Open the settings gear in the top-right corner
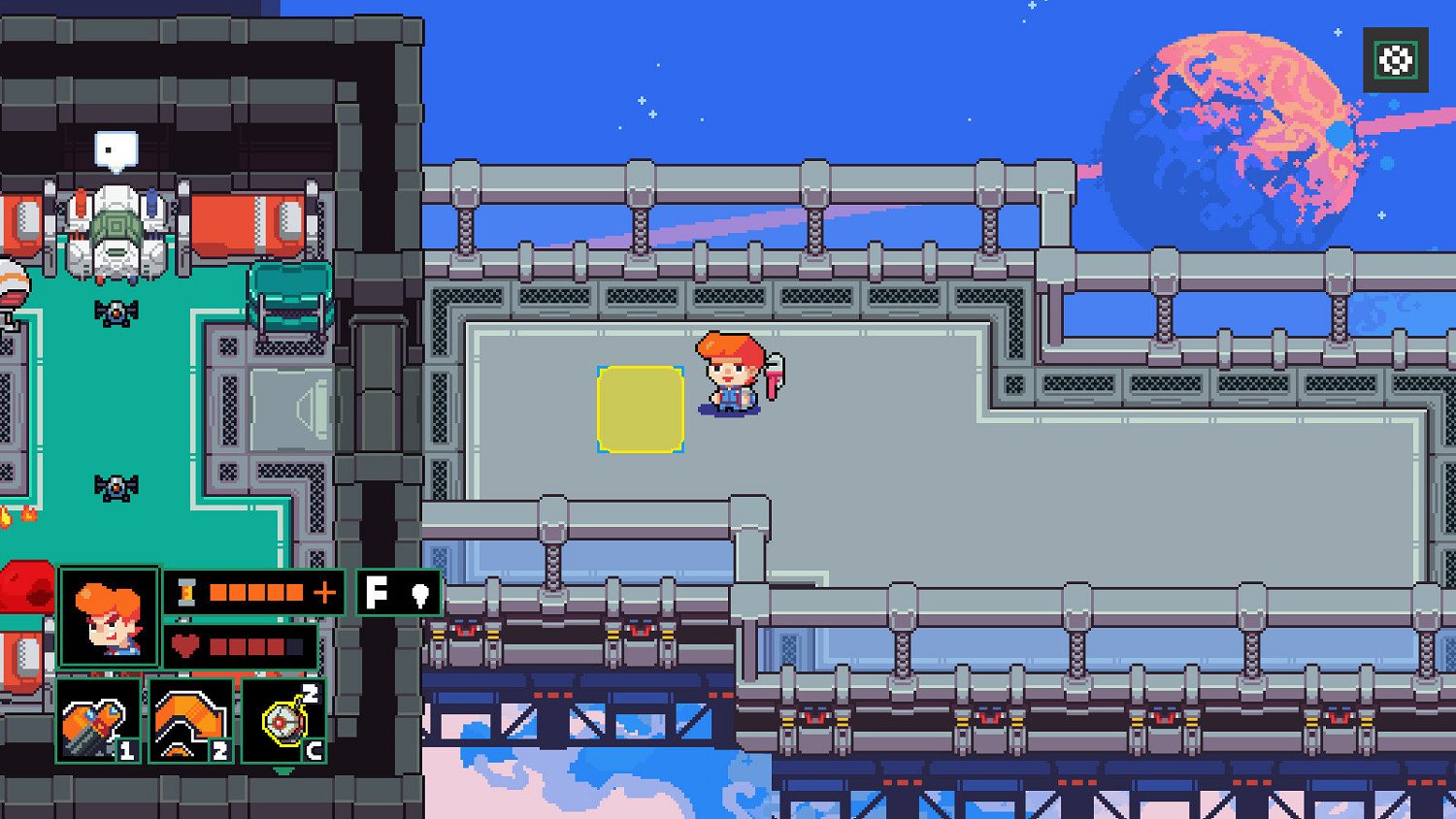The height and width of the screenshot is (819, 1456). 1395,60
